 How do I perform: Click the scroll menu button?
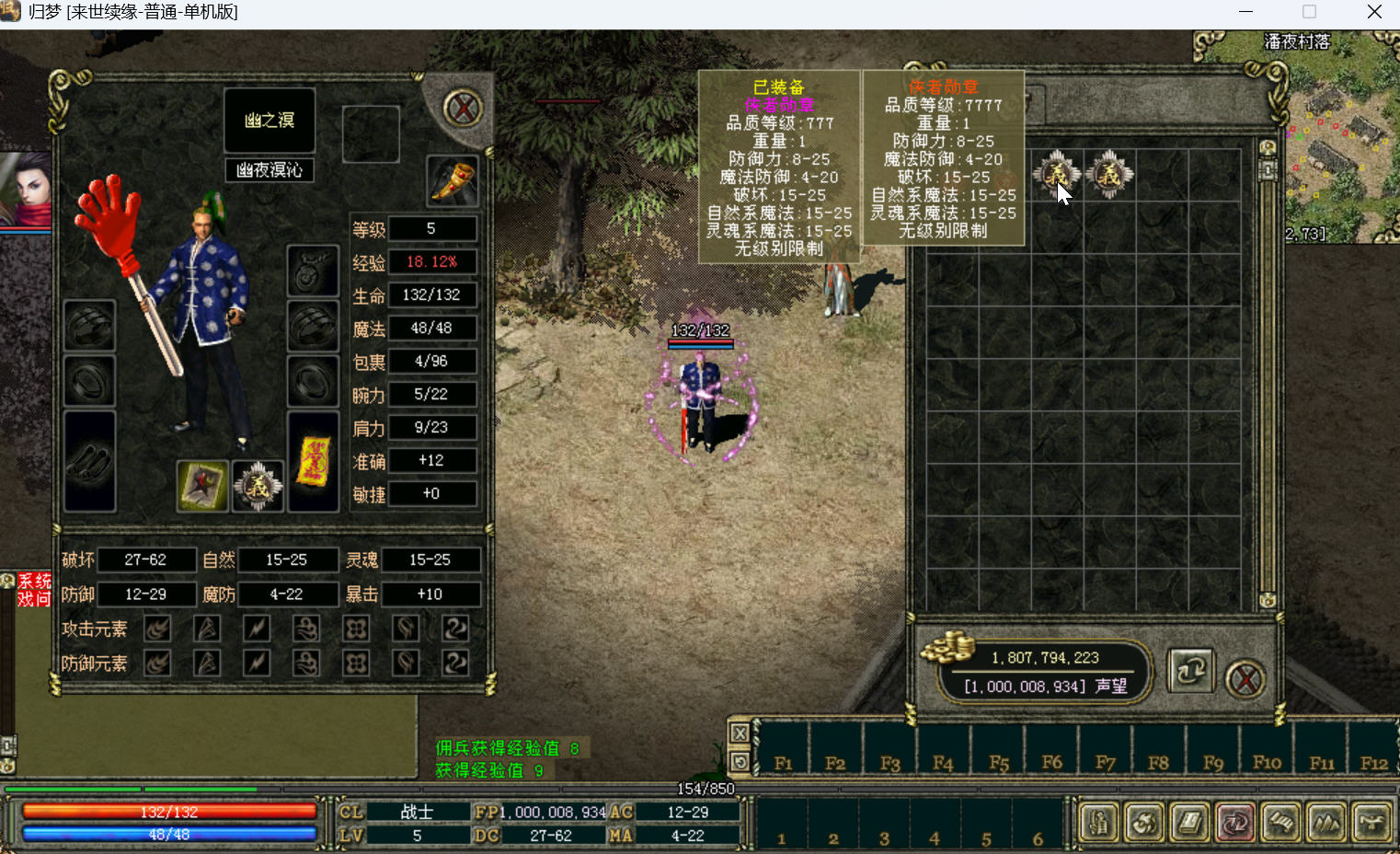[1280, 823]
